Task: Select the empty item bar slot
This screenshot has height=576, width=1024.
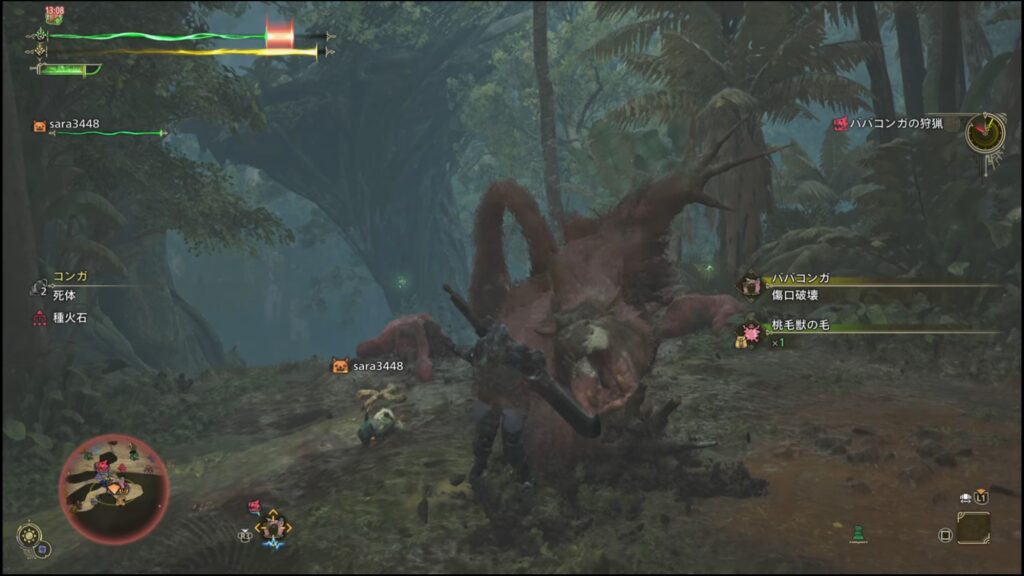Action: (973, 527)
